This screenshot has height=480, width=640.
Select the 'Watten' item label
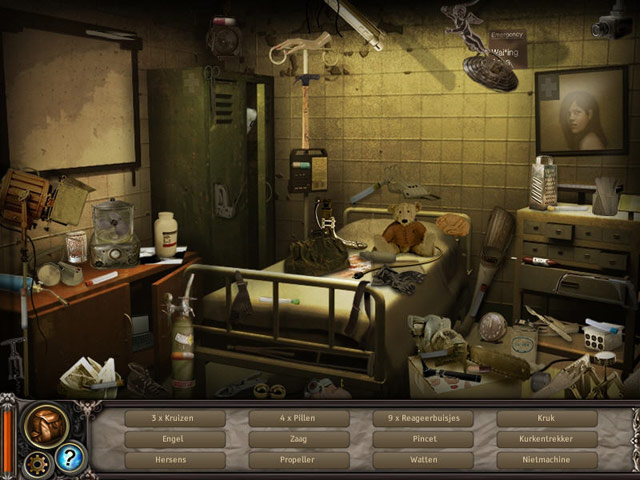(423, 460)
